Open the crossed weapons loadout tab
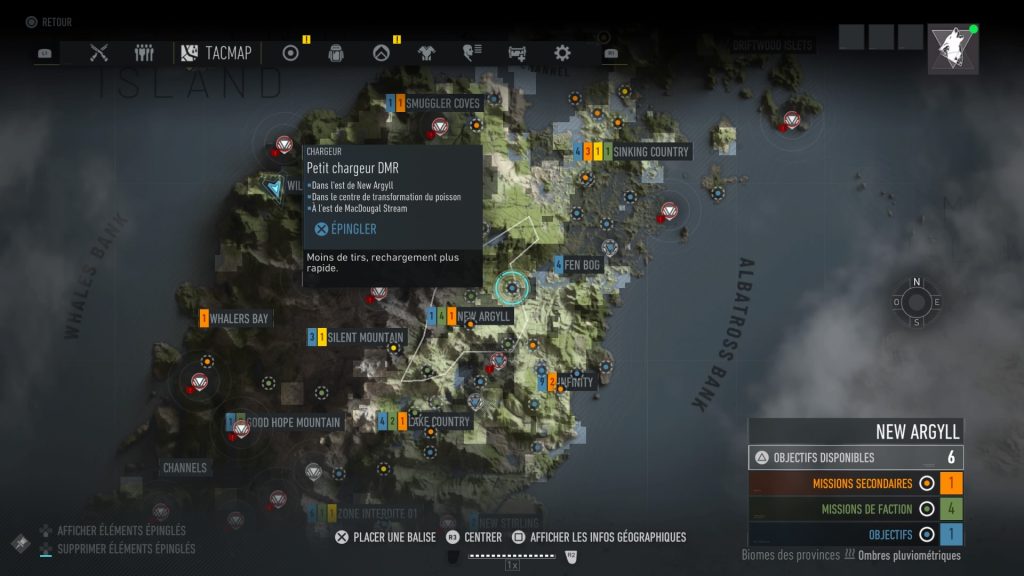This screenshot has height=576, width=1024. click(x=99, y=53)
